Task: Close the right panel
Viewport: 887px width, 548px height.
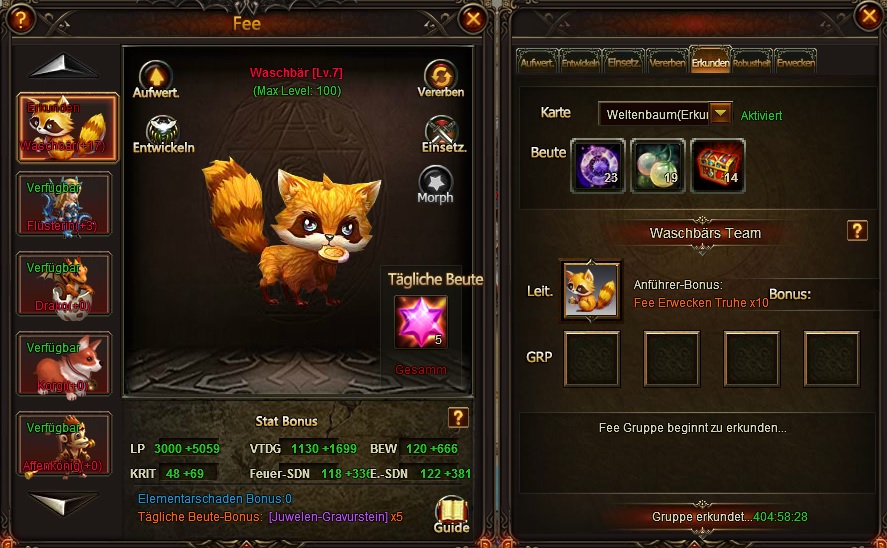Action: (868, 15)
